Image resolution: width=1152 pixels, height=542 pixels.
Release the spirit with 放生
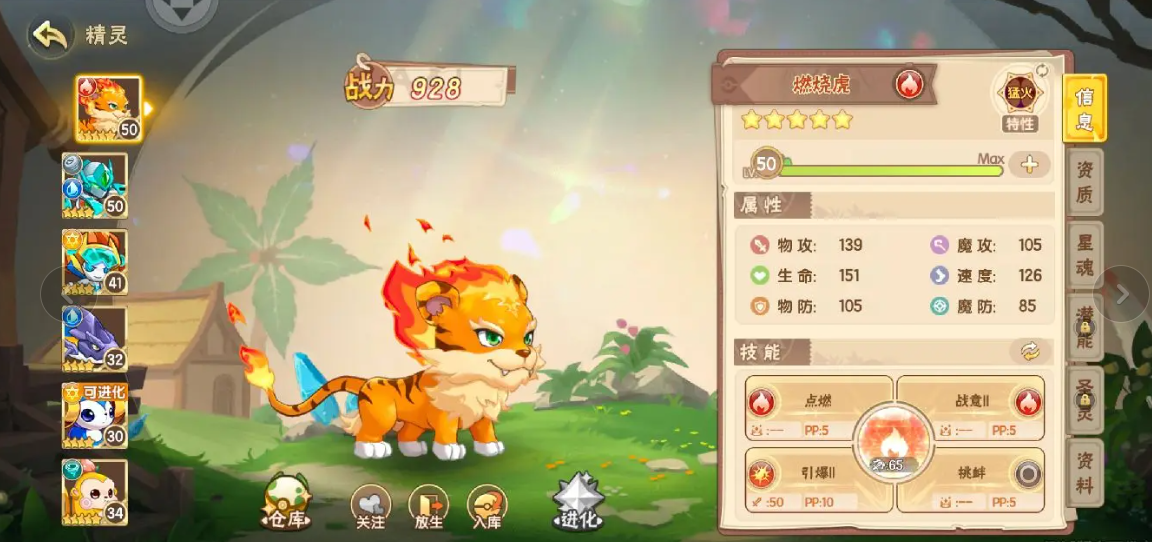(x=428, y=509)
